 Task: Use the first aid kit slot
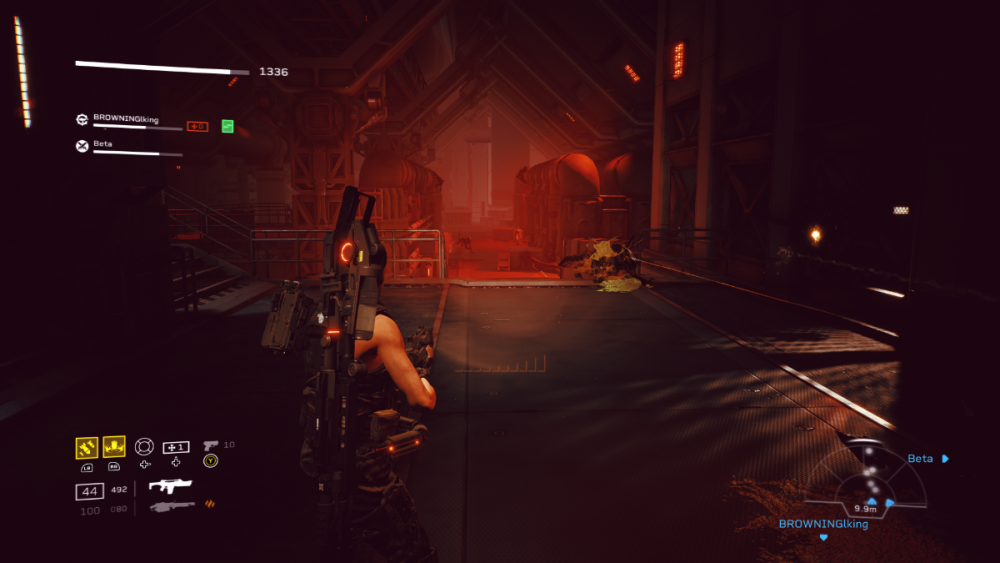pos(176,447)
